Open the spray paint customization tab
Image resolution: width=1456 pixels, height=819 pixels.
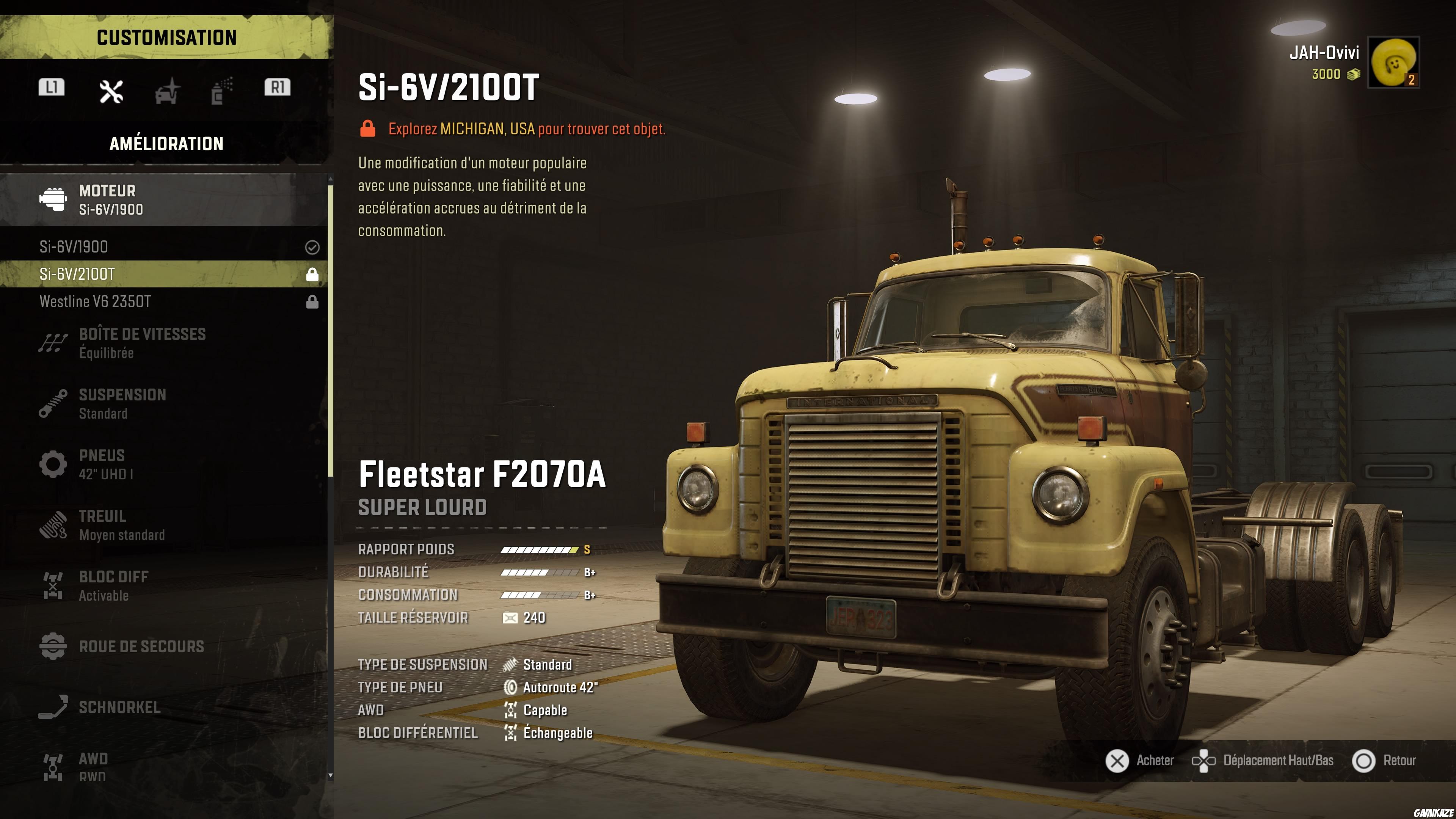(x=221, y=91)
